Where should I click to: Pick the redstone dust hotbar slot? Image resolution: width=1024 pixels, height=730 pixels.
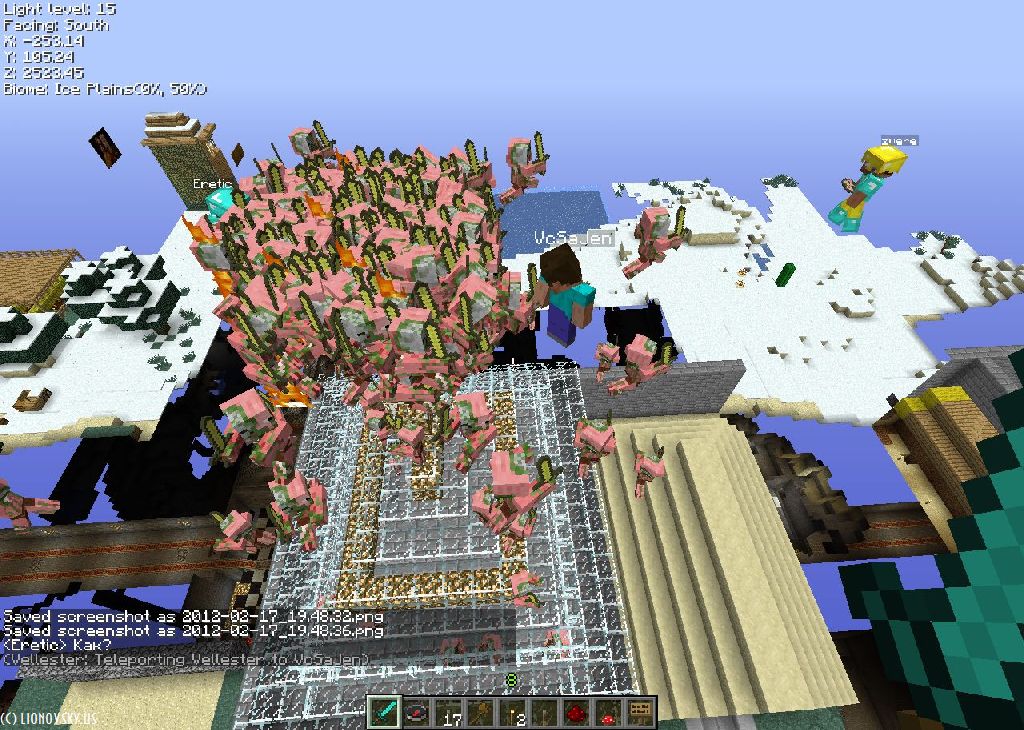pyautogui.click(x=577, y=712)
